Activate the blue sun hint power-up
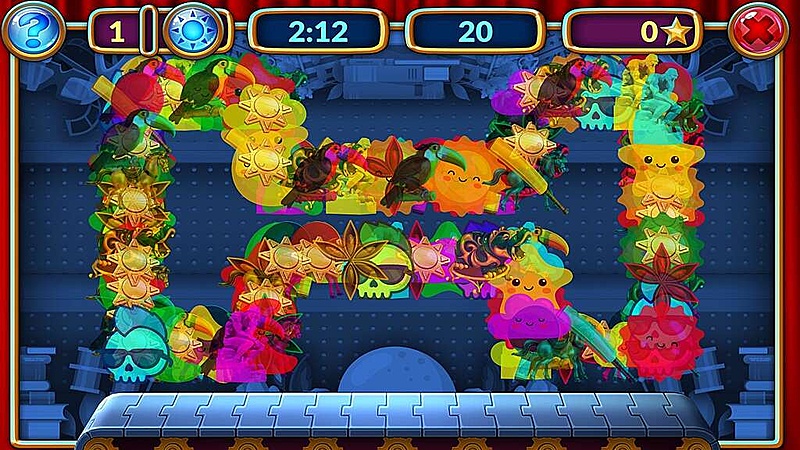This screenshot has height=450, width=800. (189, 31)
